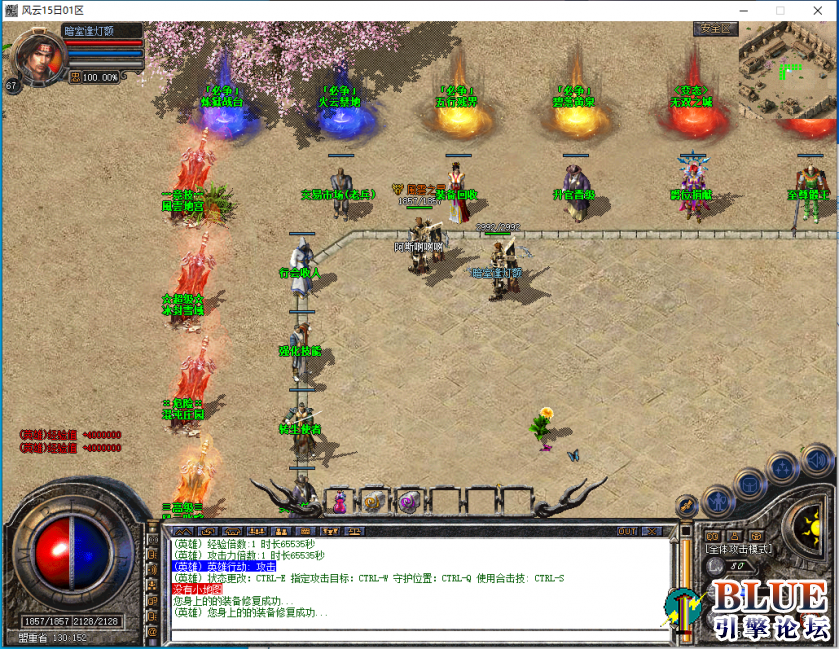
Task: Click the hero portrait in the top-left
Action: click(36, 57)
